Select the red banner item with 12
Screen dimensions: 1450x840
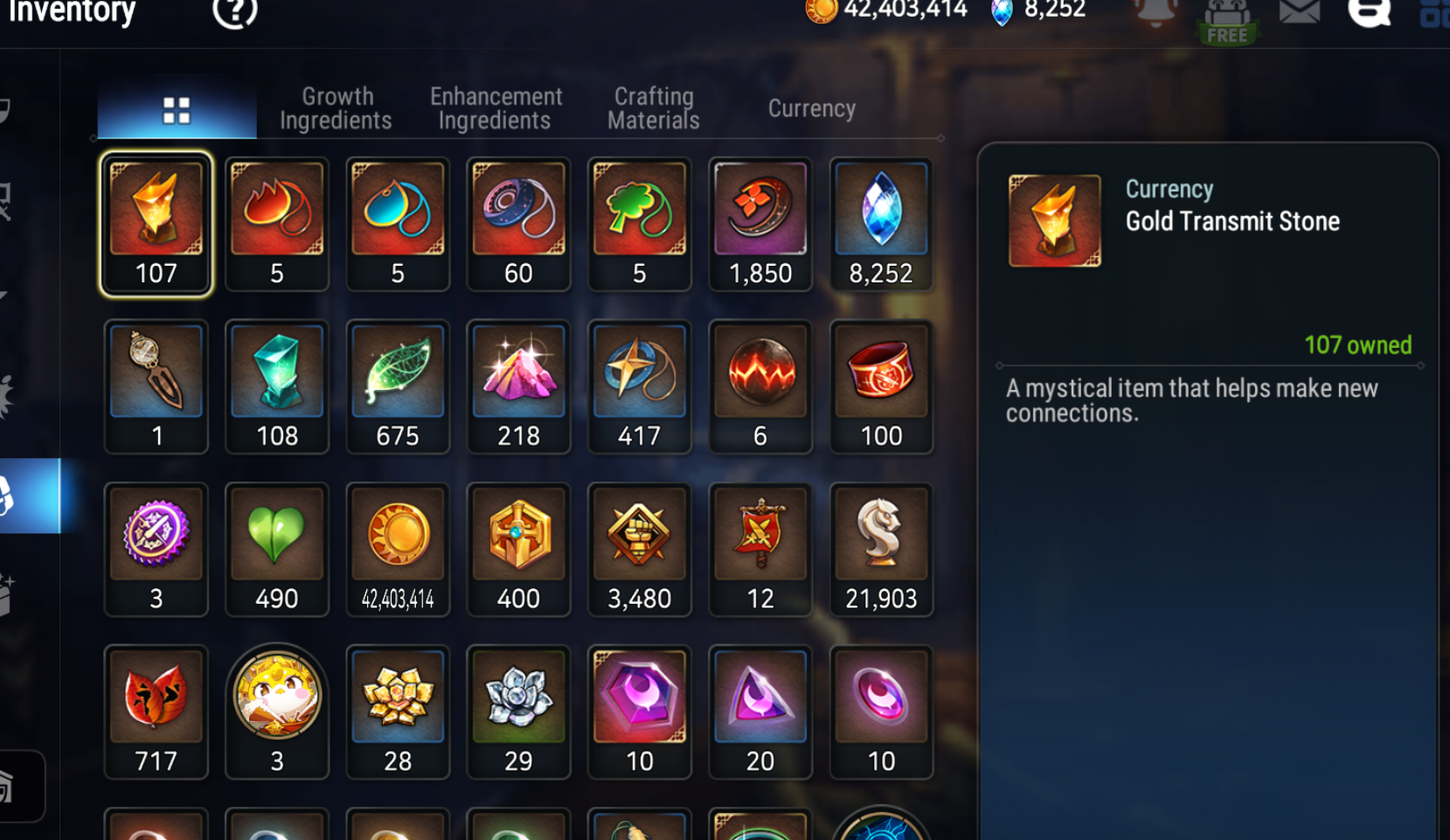pyautogui.click(x=760, y=549)
